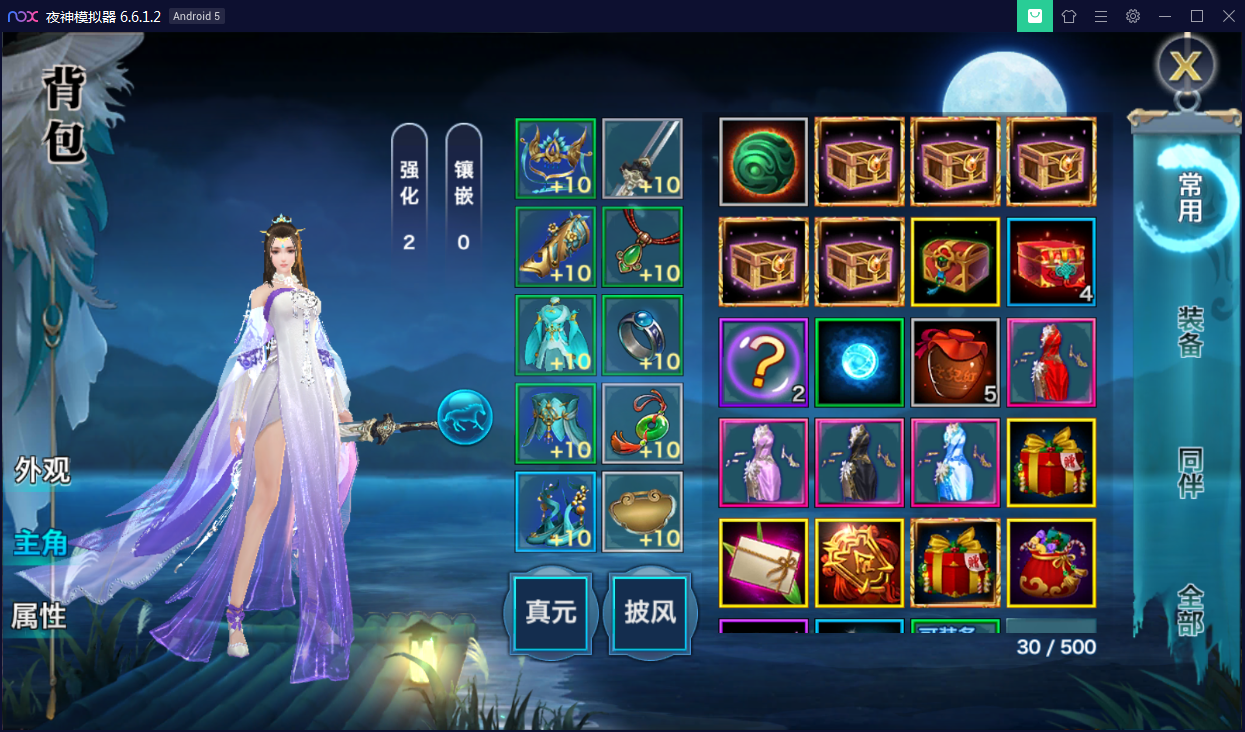Open the 镶嵌 inlay panel
1245x732 pixels.
click(463, 188)
